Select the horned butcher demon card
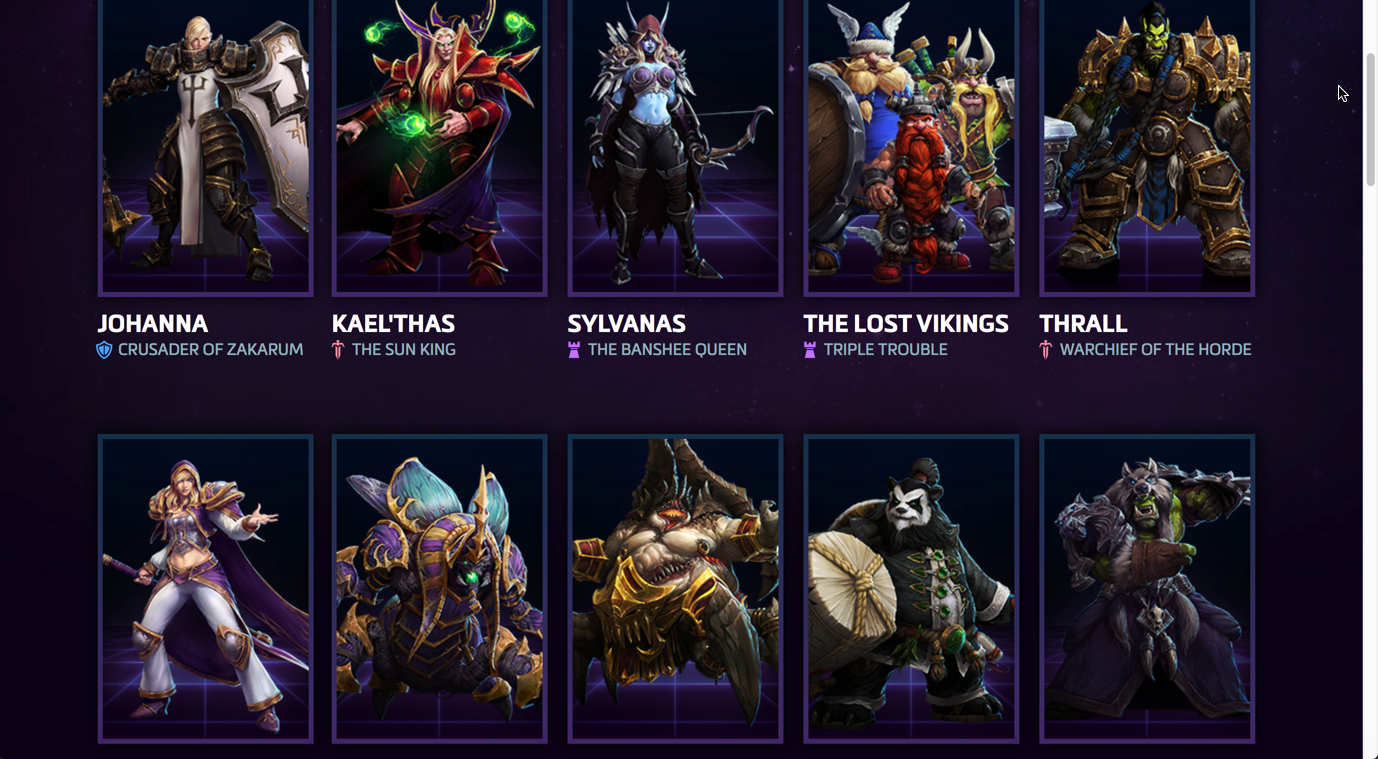The width and height of the screenshot is (1378, 759). 675,588
